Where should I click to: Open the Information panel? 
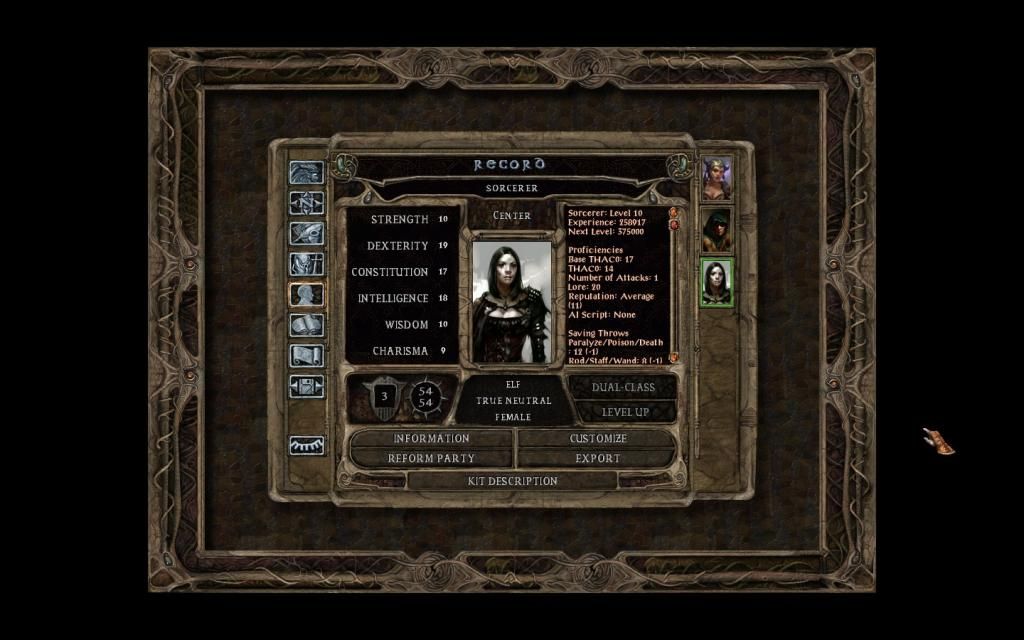click(431, 438)
